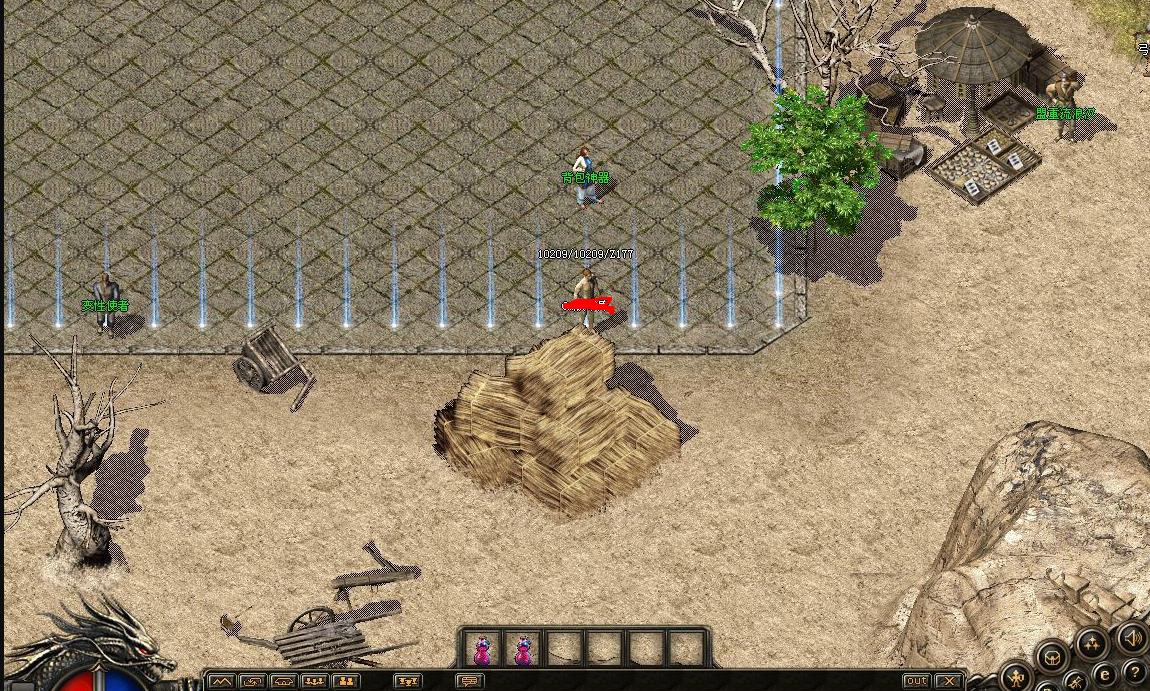Image resolution: width=1150 pixels, height=691 pixels.
Task: Click the round 'e' icon button
Action: (x=1104, y=674)
